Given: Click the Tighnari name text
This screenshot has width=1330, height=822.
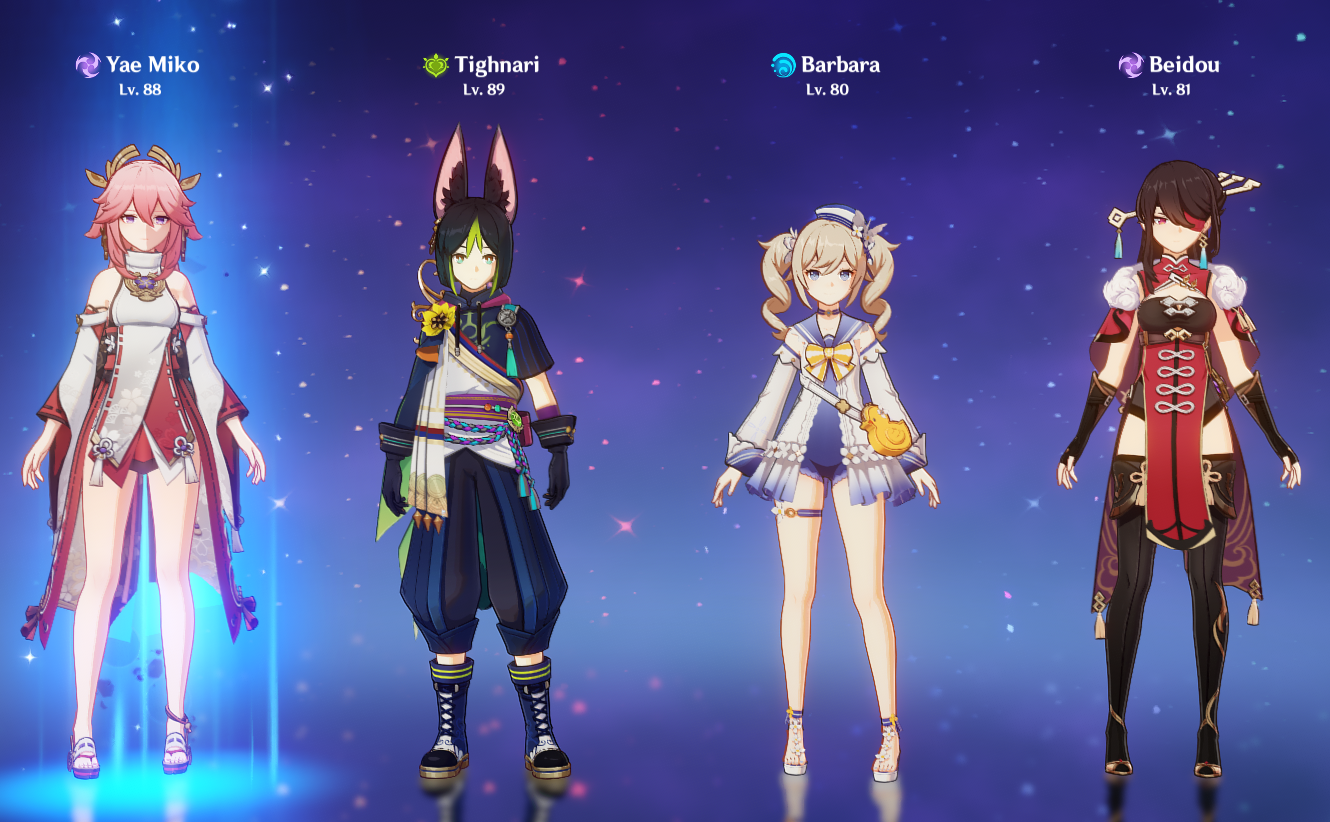Looking at the screenshot, I should coord(497,65).
